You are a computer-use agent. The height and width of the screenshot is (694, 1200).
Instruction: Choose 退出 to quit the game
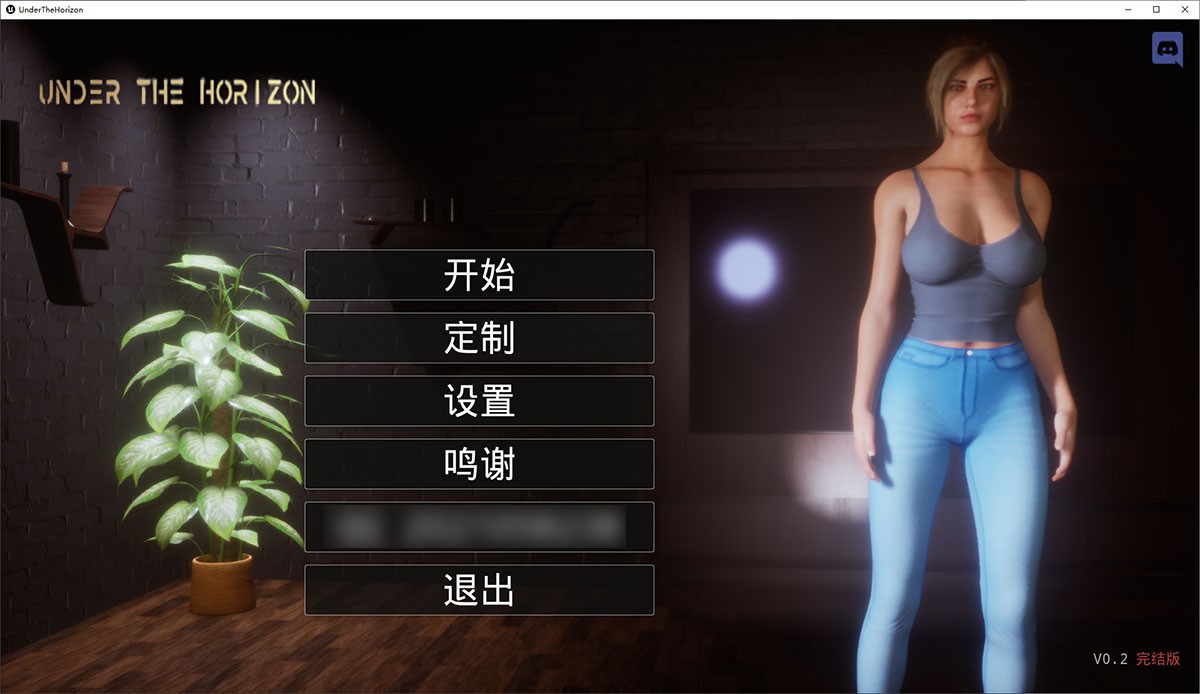point(479,590)
